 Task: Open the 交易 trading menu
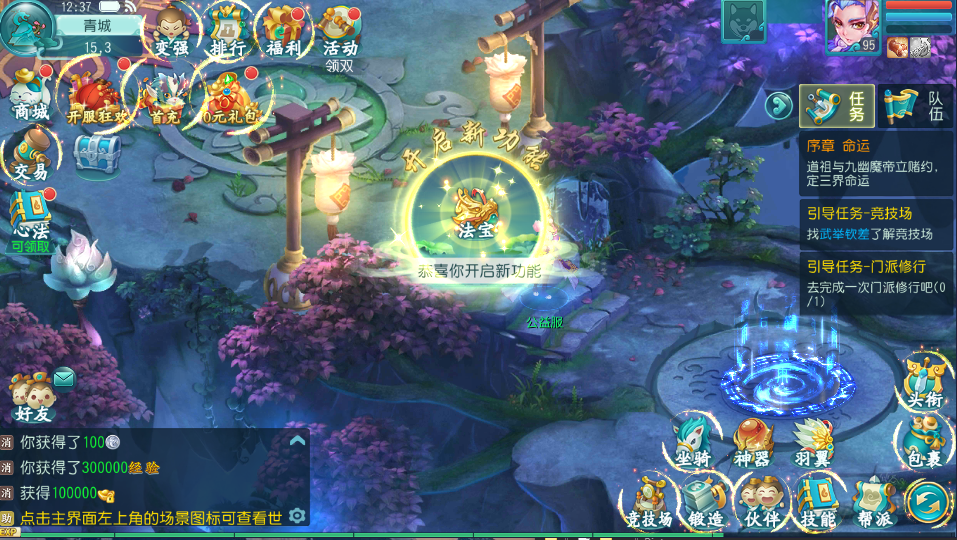(31, 157)
